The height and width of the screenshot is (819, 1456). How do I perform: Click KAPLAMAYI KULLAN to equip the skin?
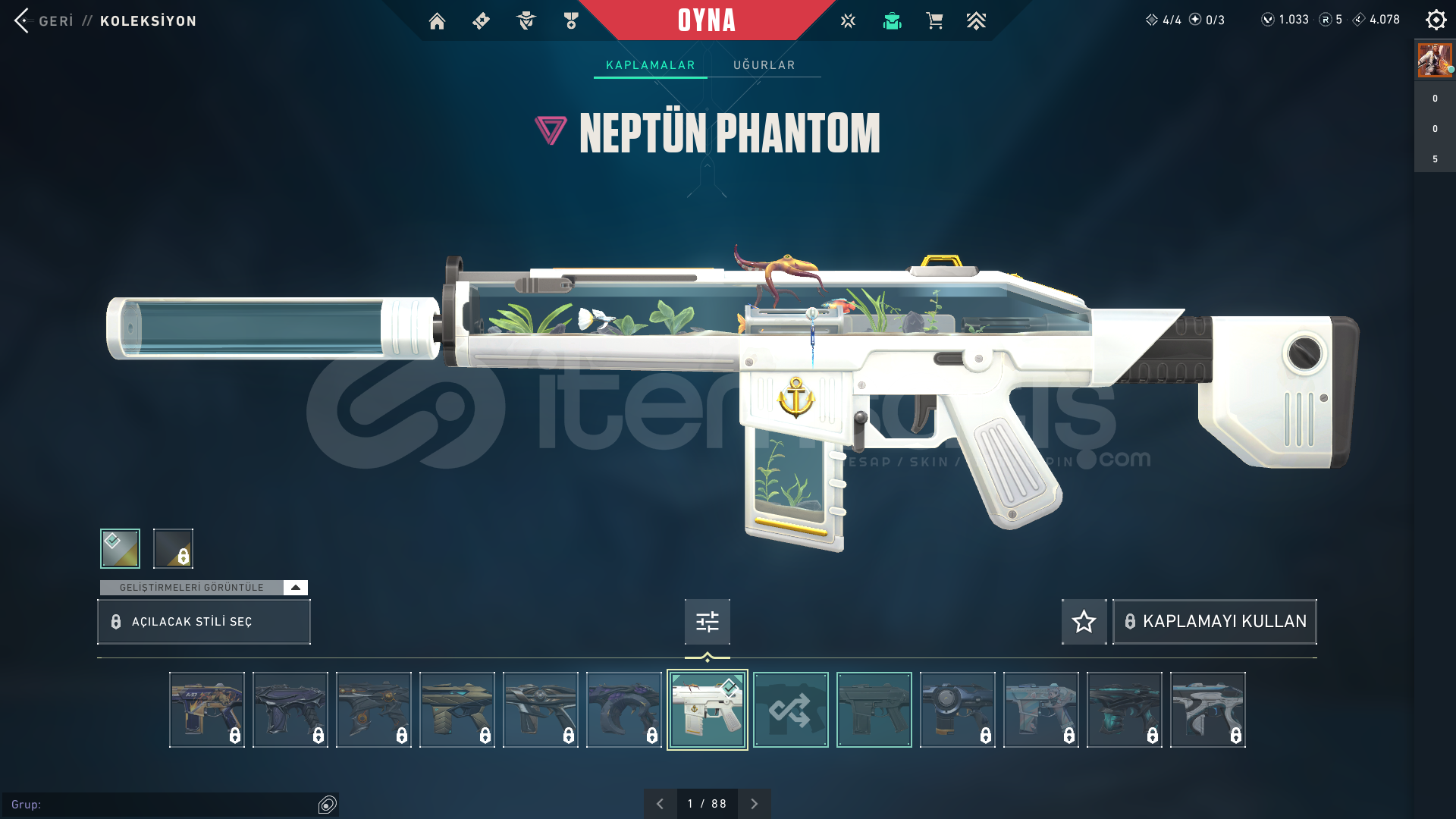pos(1214,621)
